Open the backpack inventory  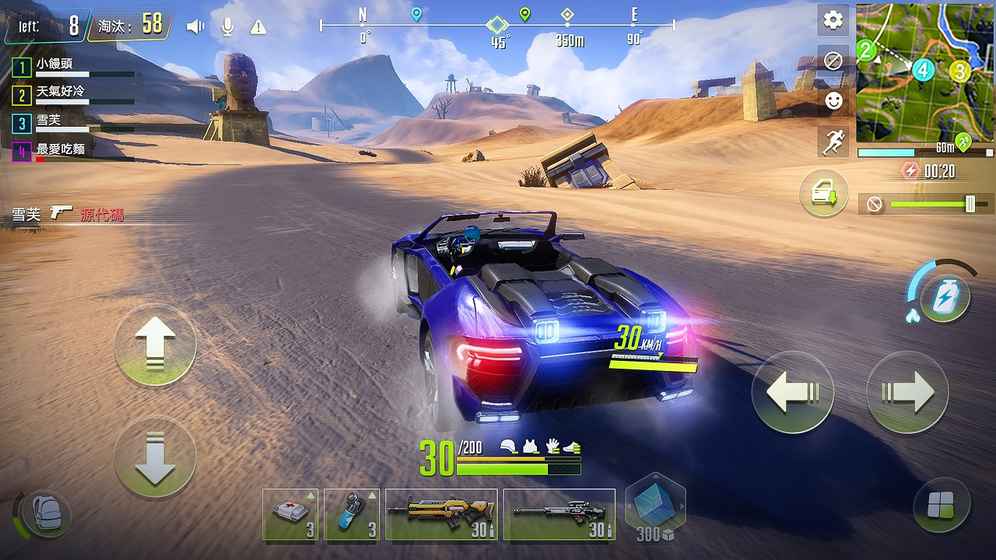point(42,514)
